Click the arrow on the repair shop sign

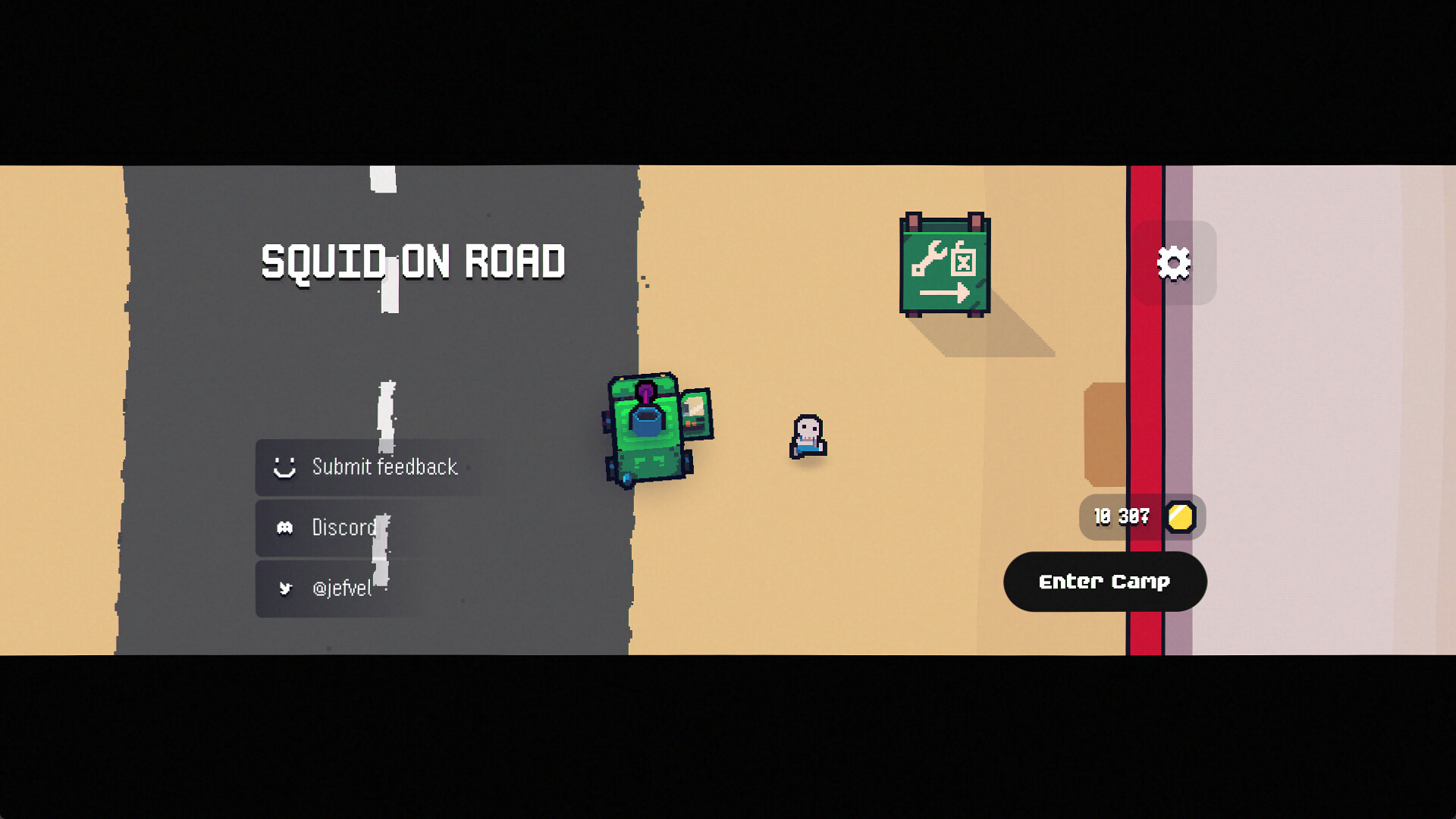(944, 292)
